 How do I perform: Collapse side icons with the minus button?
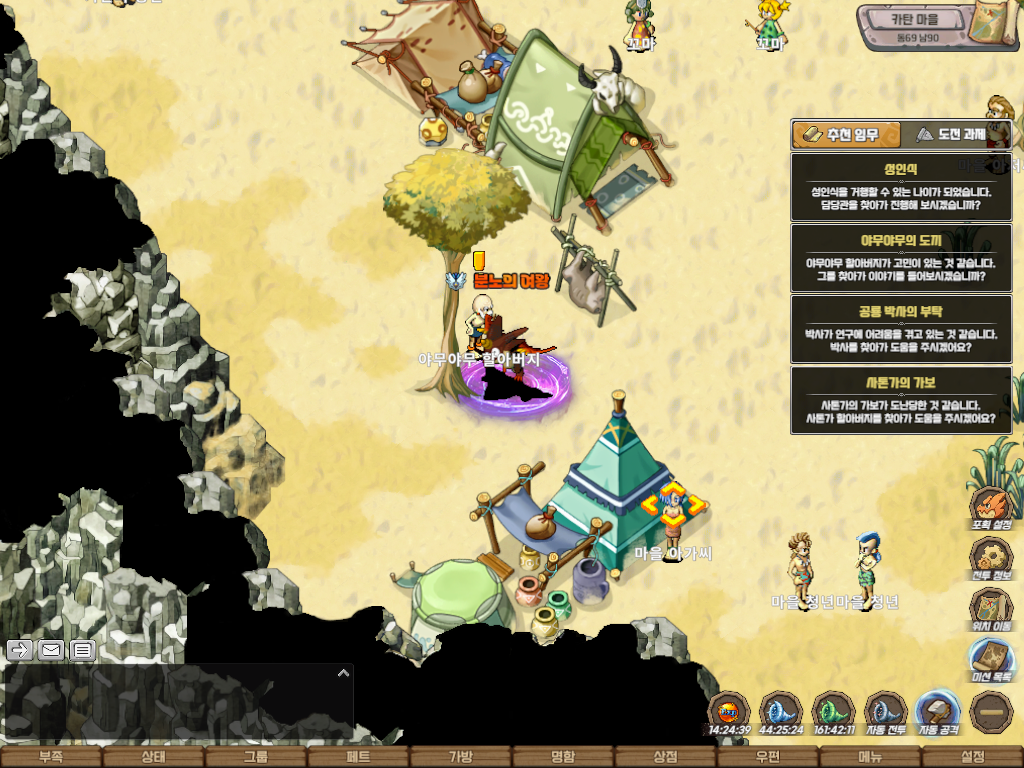tap(991, 710)
